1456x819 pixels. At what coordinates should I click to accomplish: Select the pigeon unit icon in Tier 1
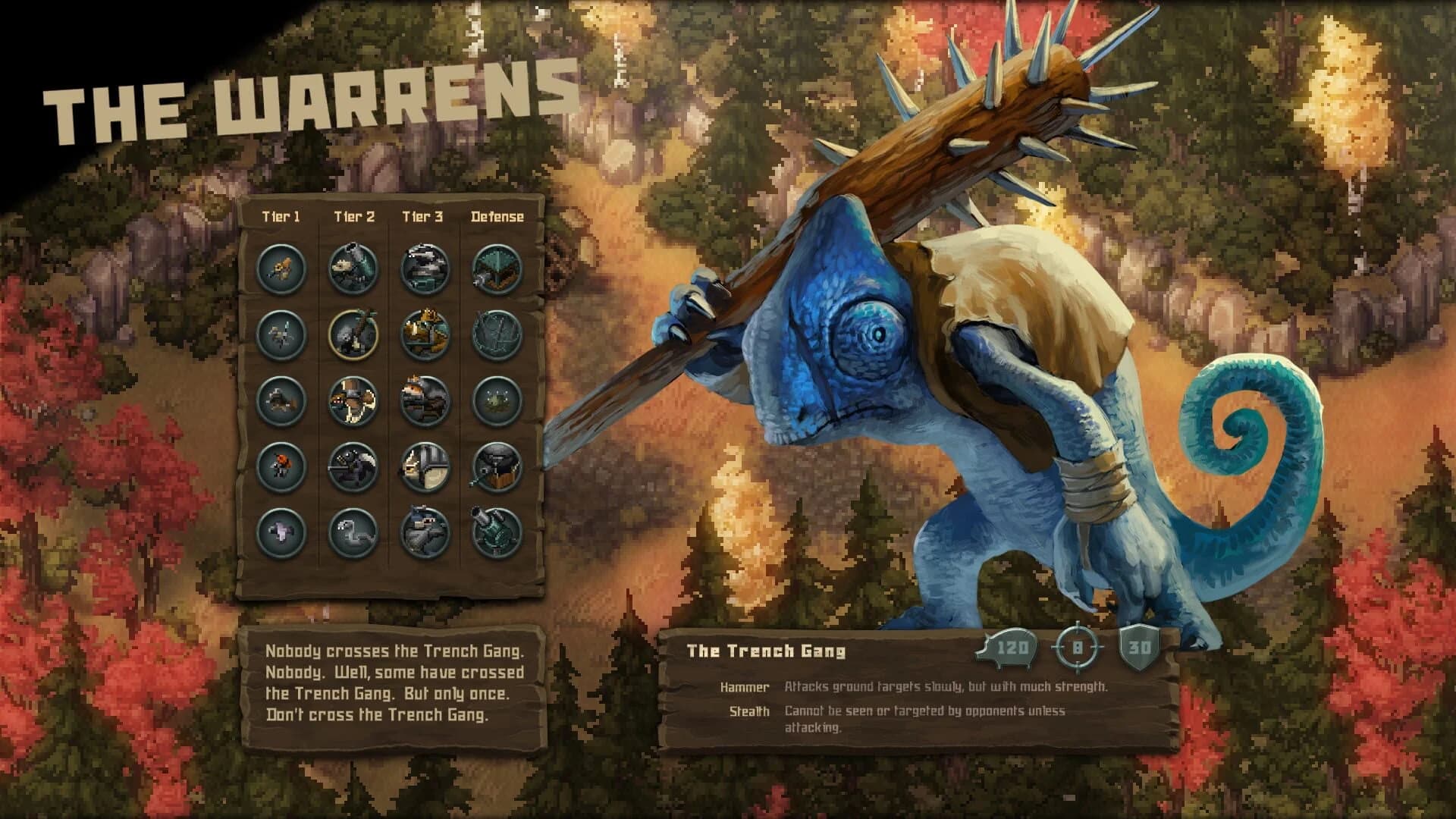281,527
